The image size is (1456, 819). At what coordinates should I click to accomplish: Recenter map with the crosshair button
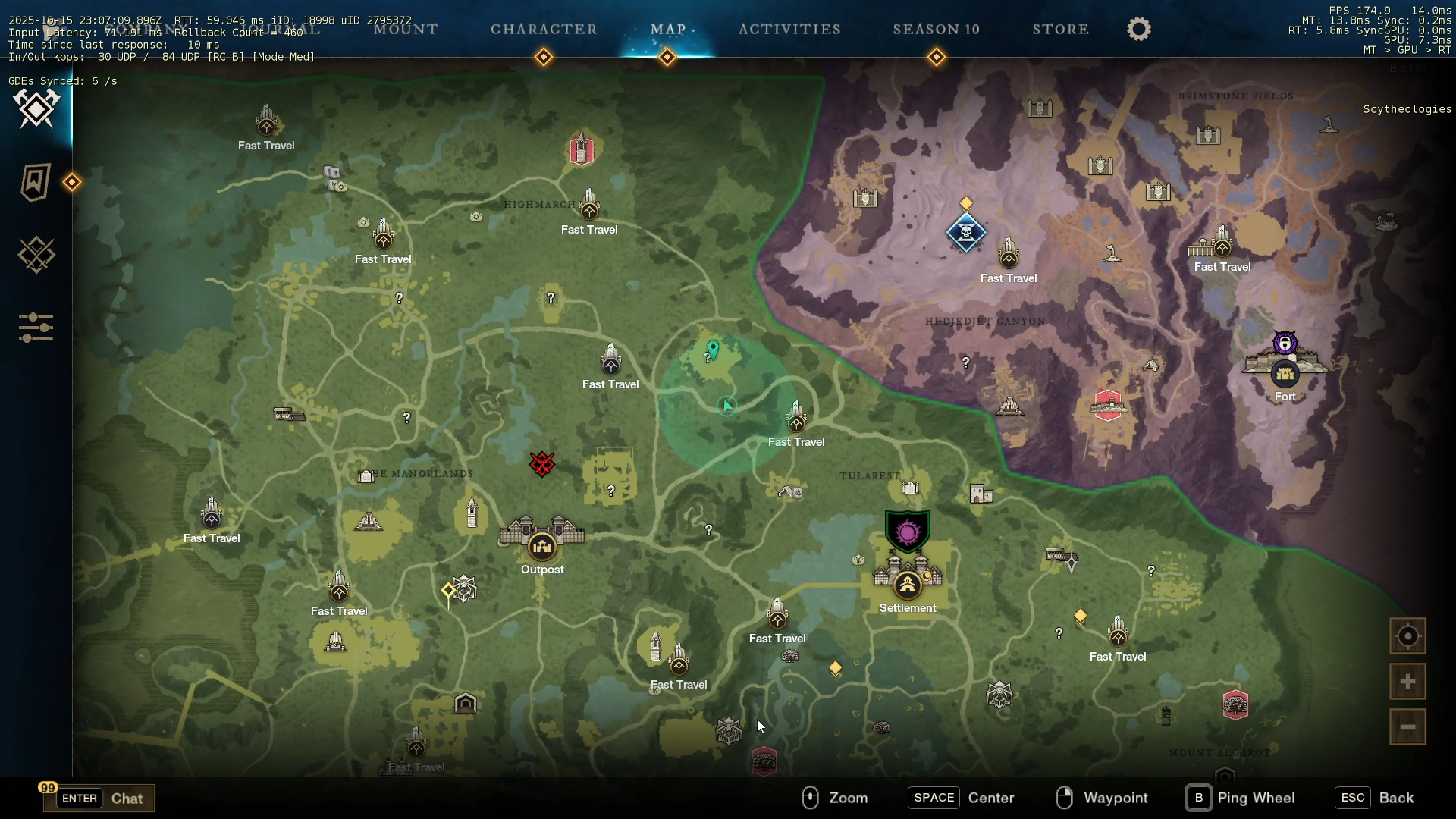(1407, 636)
